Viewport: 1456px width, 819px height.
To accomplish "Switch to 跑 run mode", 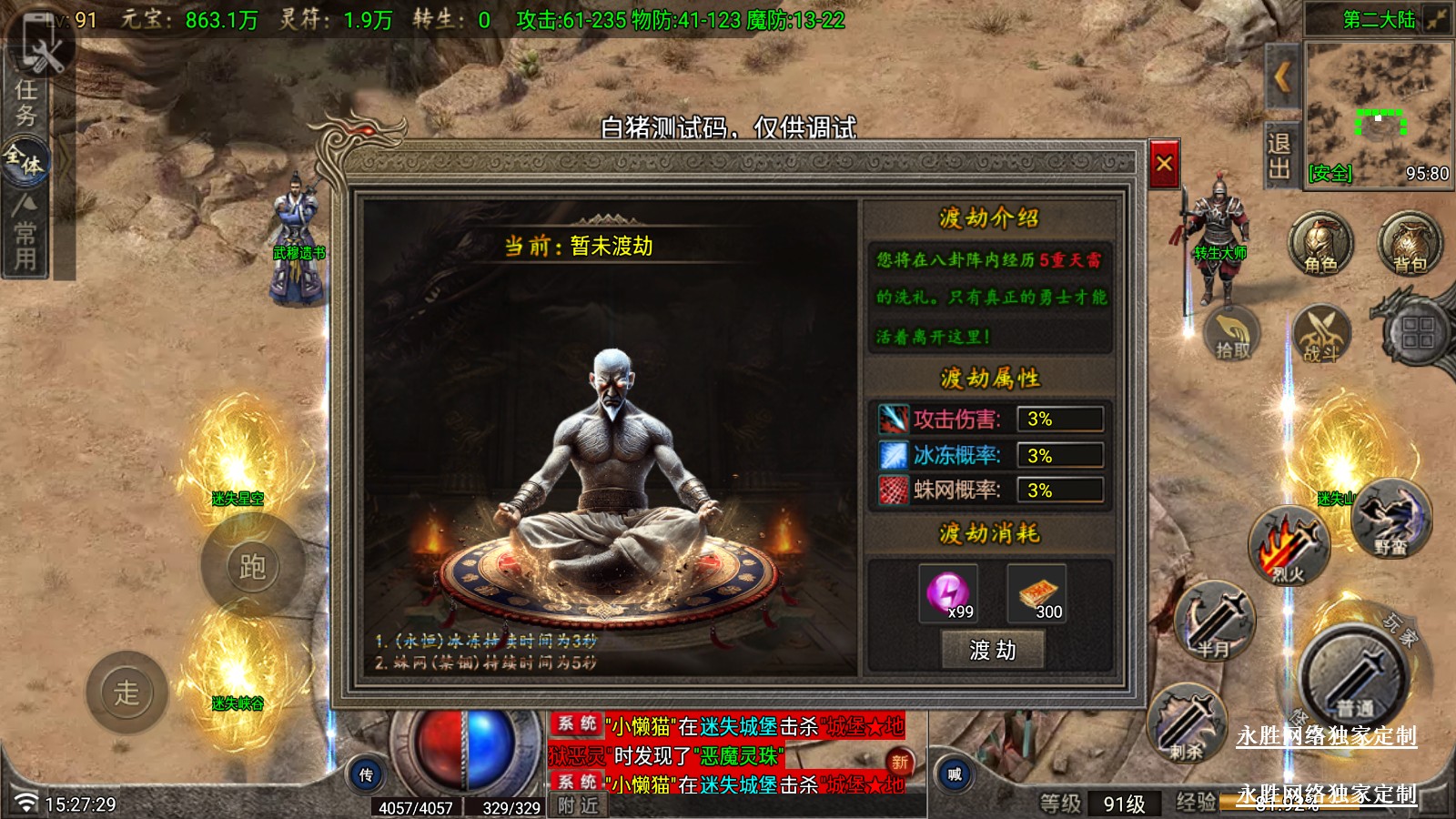I will click(252, 566).
